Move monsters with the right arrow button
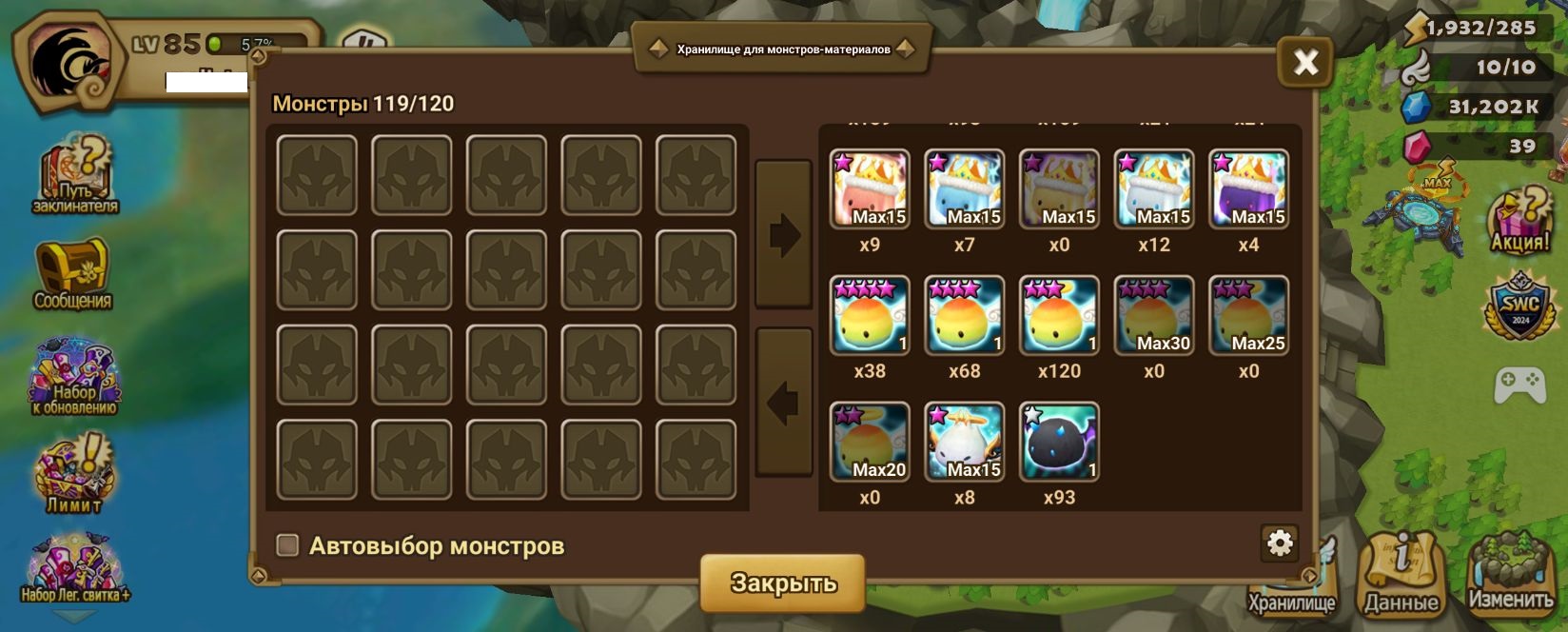 [x=784, y=234]
